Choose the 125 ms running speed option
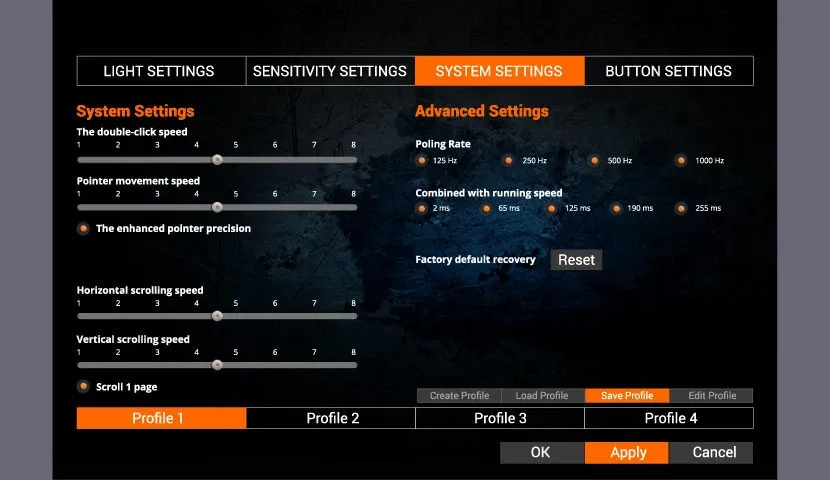830x480 pixels. pyautogui.click(x=553, y=208)
